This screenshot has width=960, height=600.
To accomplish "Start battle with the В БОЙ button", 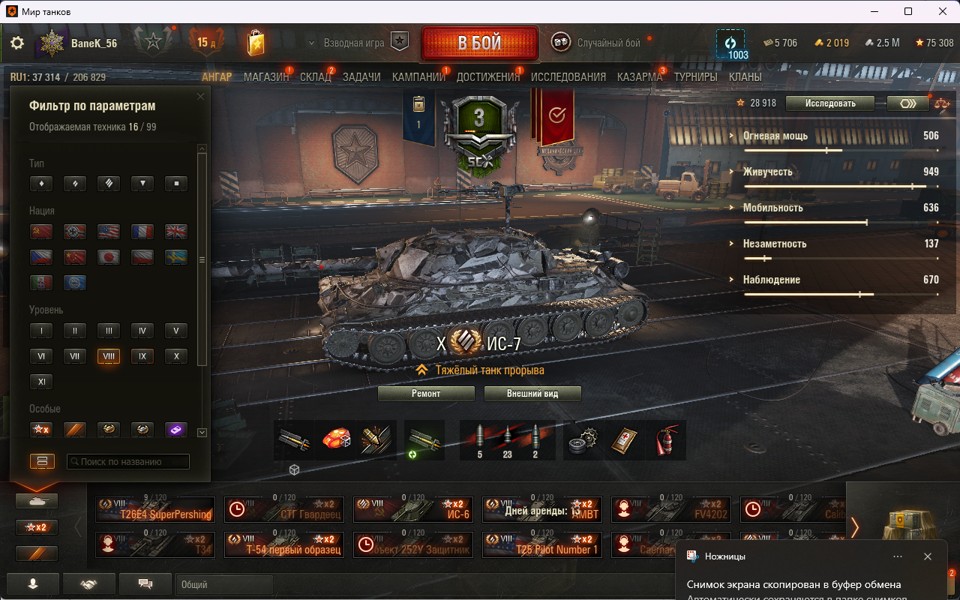I will coord(479,44).
